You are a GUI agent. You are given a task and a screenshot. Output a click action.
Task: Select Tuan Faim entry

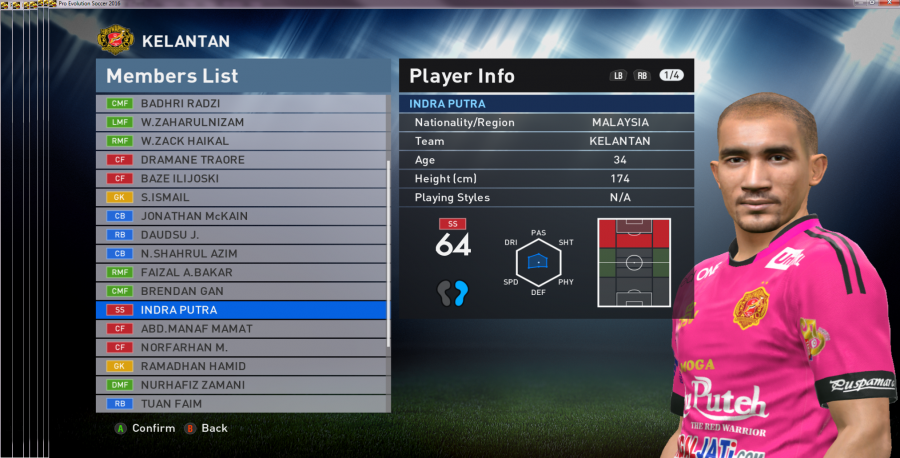point(242,404)
